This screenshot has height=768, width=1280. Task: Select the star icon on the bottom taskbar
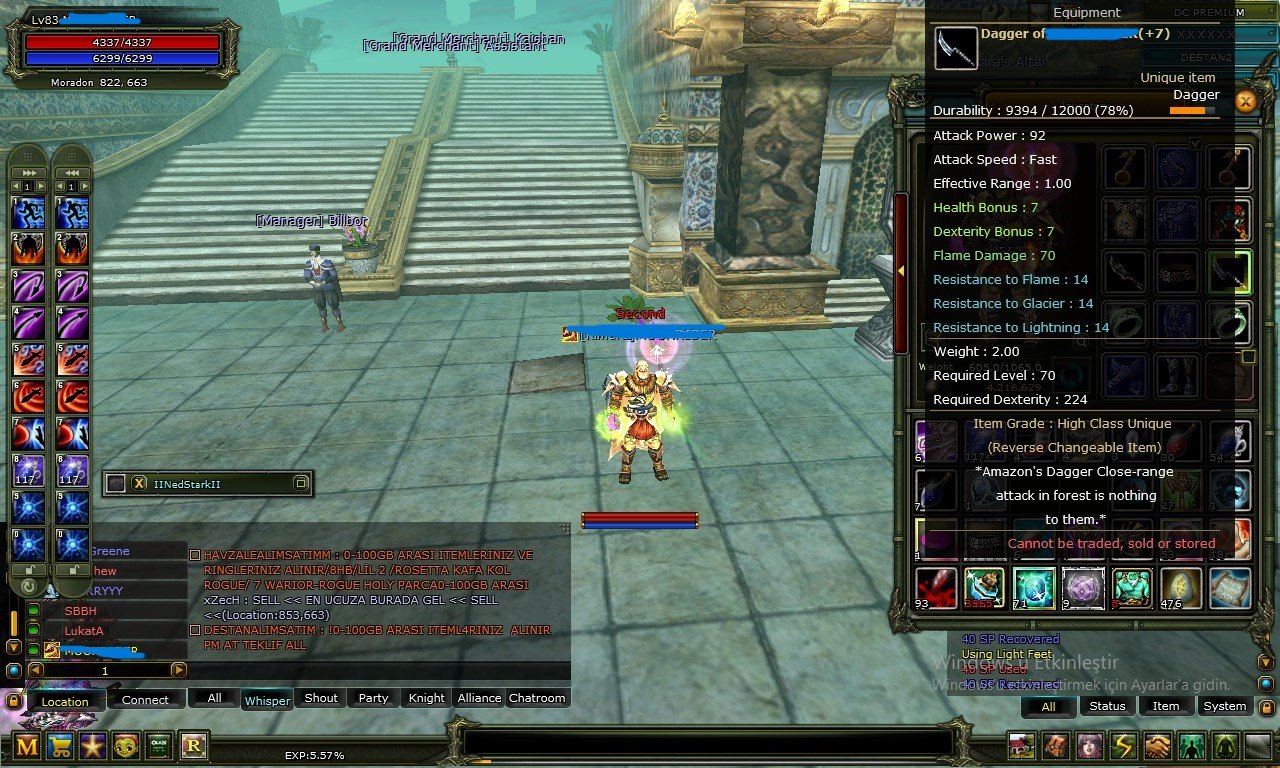(93, 746)
